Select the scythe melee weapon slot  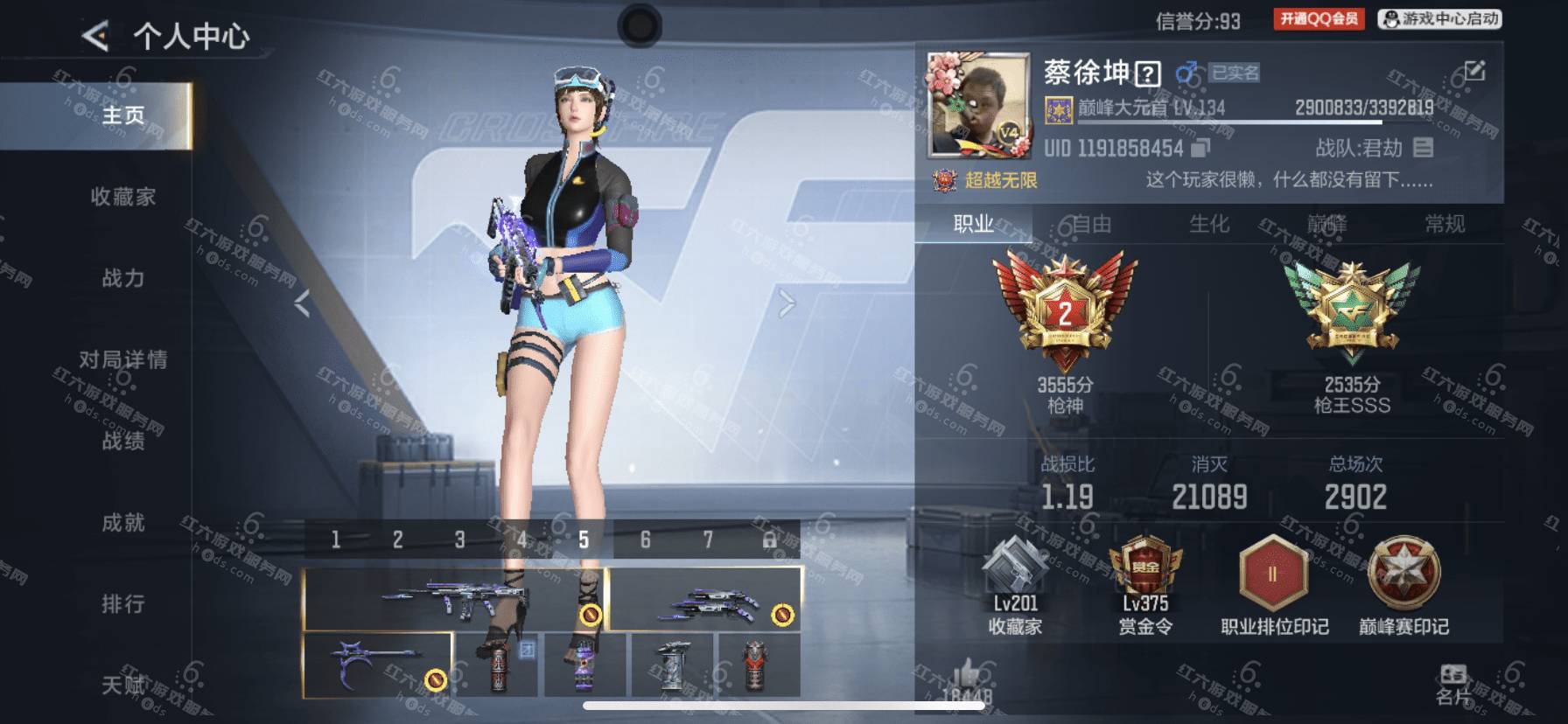(x=377, y=665)
